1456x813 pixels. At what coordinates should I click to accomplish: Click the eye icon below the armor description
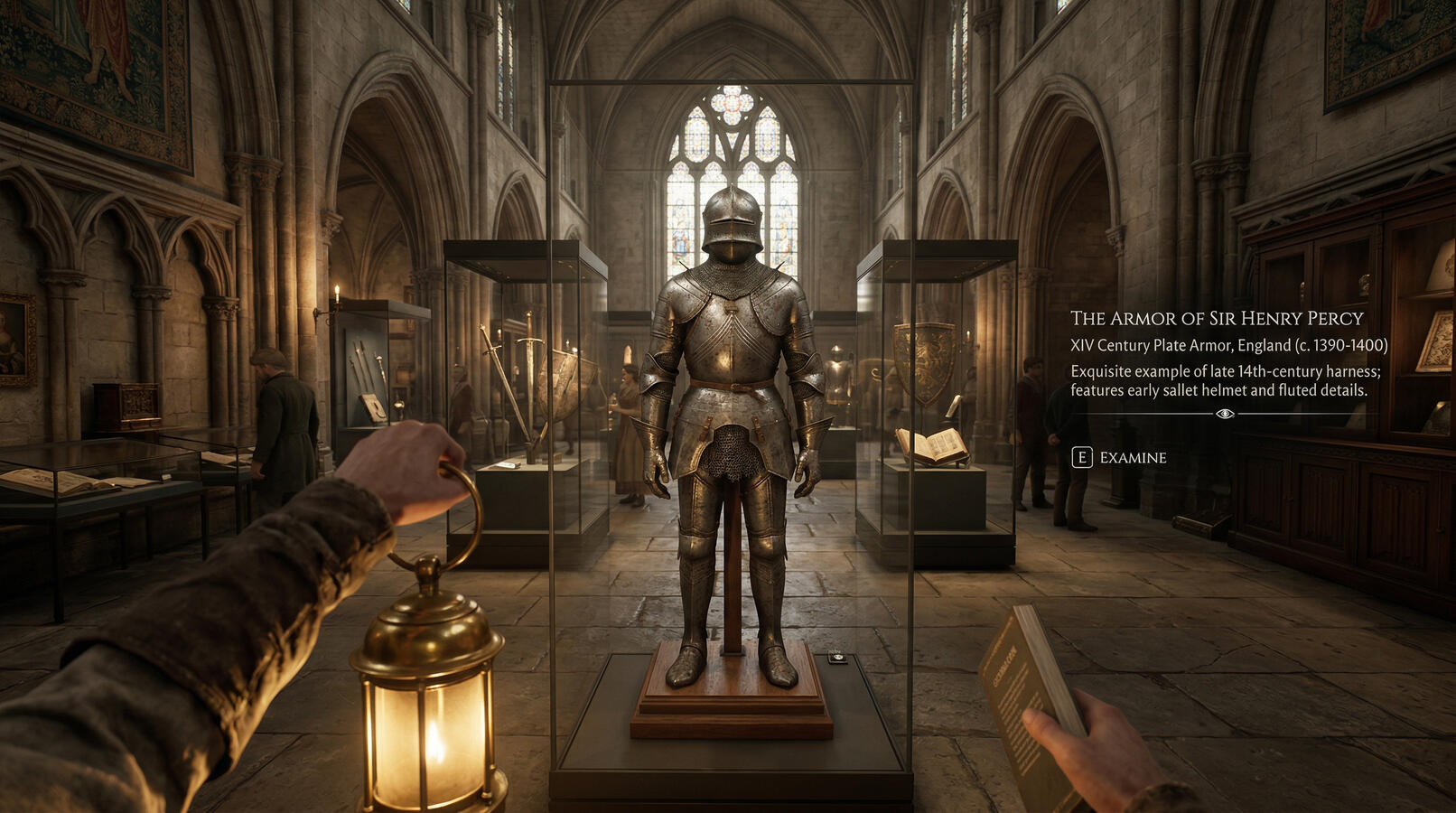point(1225,414)
